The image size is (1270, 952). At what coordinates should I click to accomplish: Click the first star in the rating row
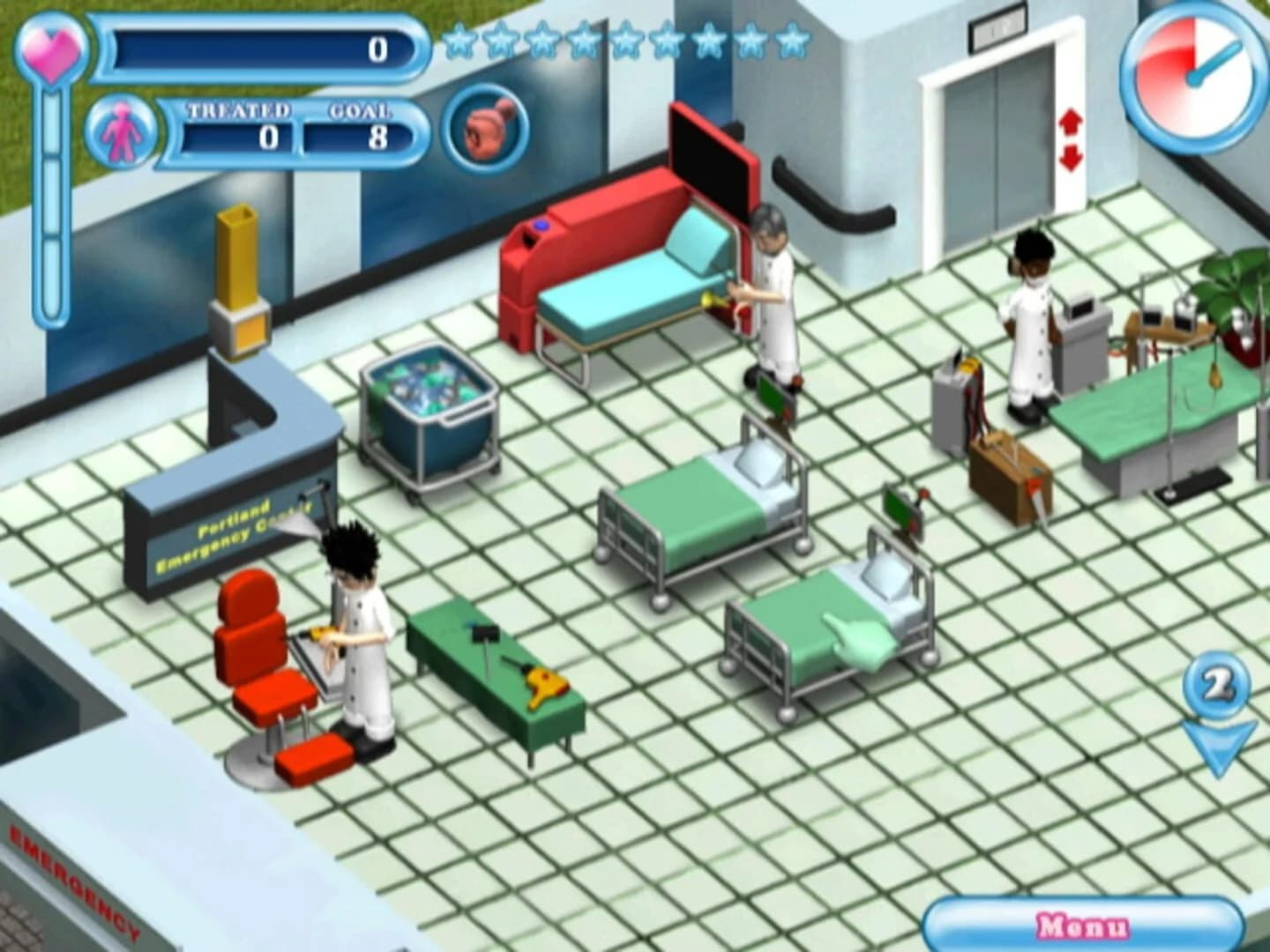point(459,40)
